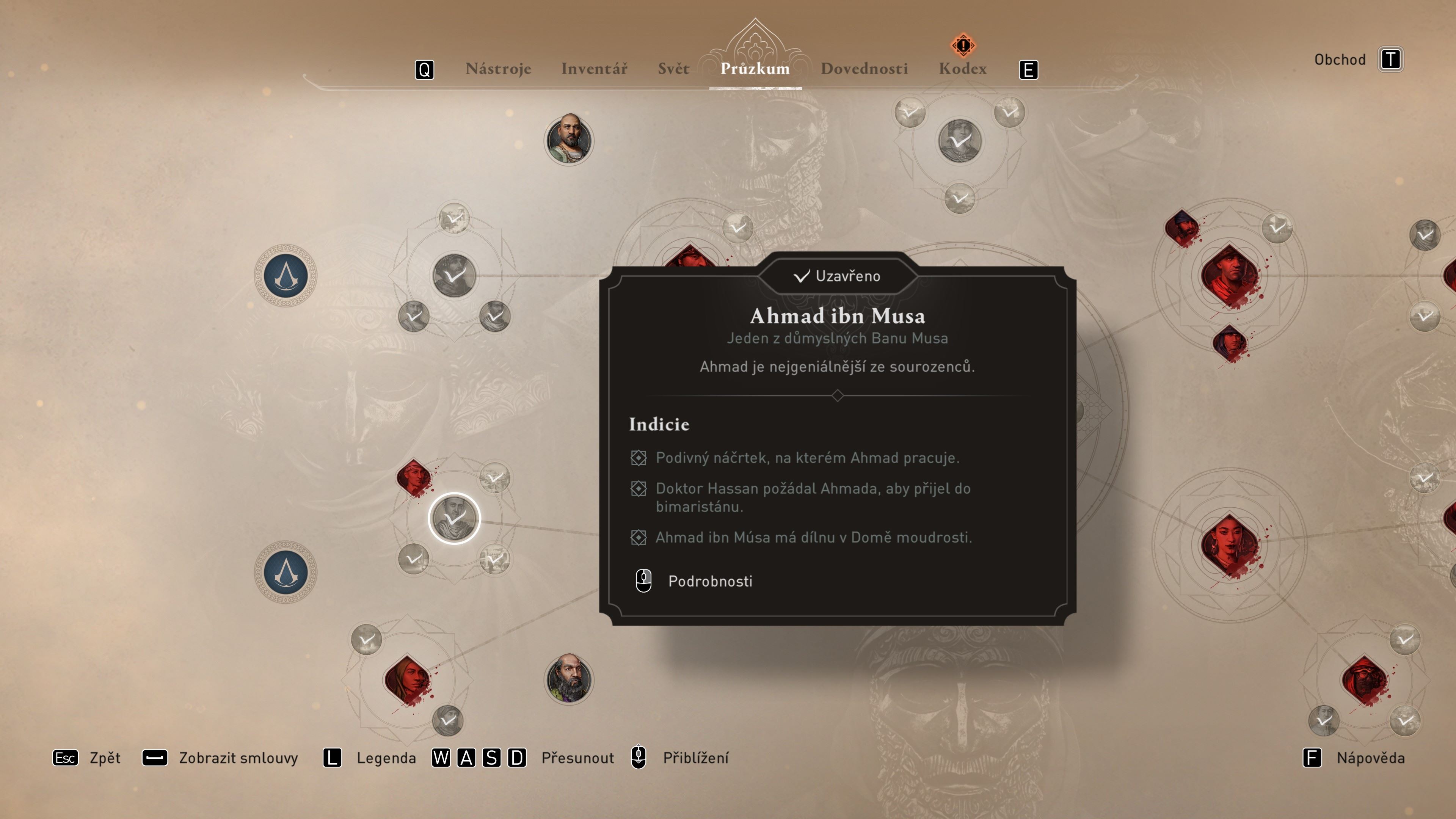Open the Dovednosti tab
Screen dimensions: 1456x819
[x=864, y=69]
